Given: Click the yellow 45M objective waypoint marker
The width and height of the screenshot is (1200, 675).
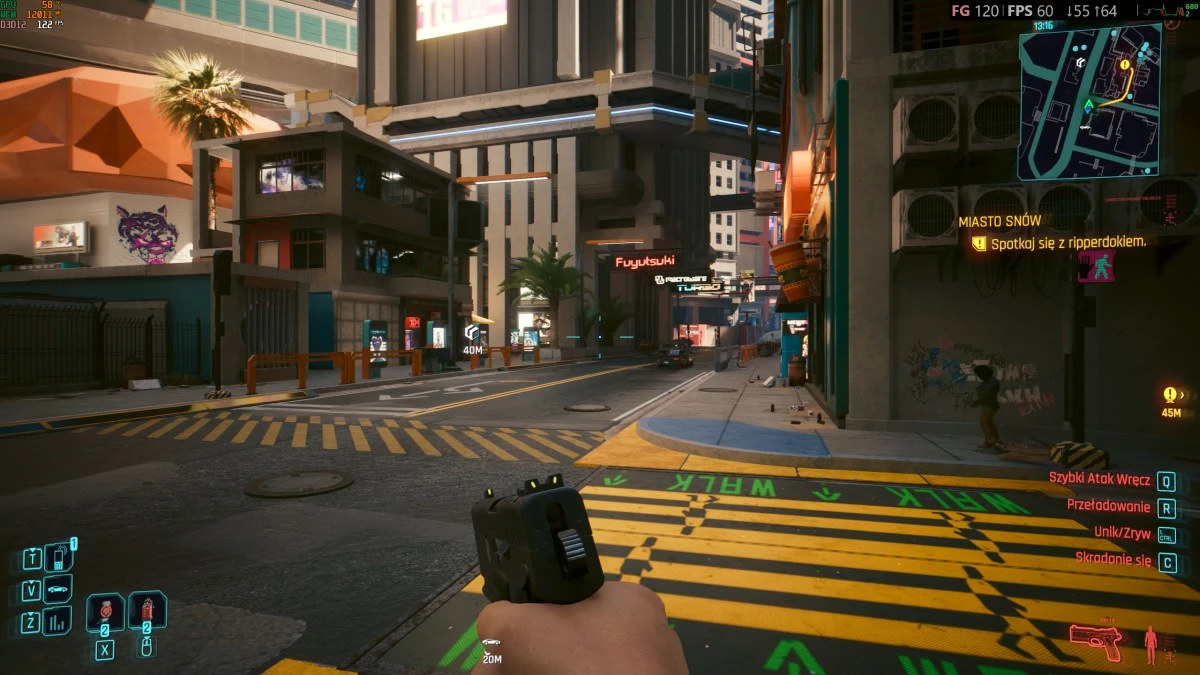Looking at the screenshot, I should click(1171, 395).
